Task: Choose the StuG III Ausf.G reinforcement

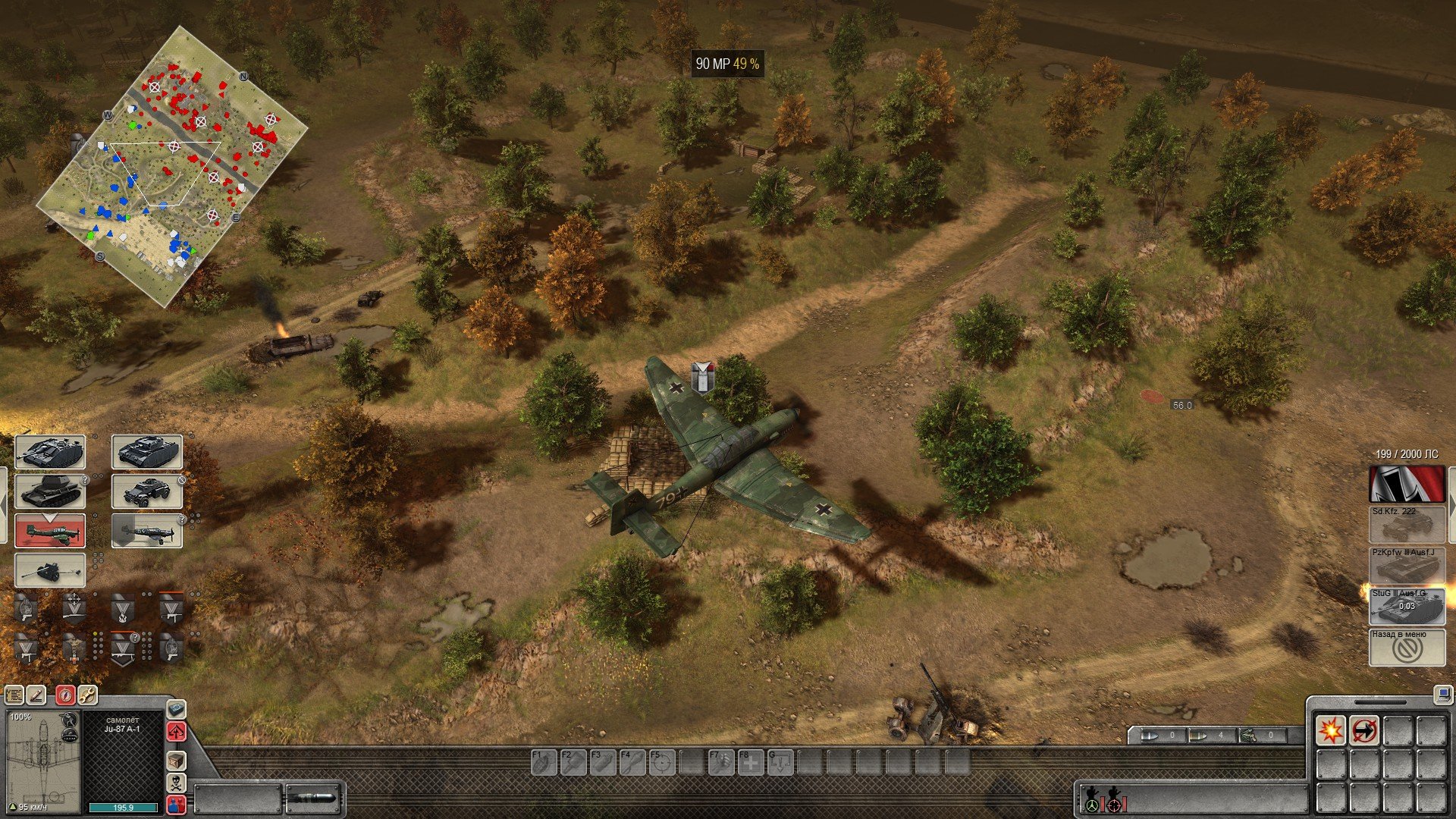Action: (1407, 607)
